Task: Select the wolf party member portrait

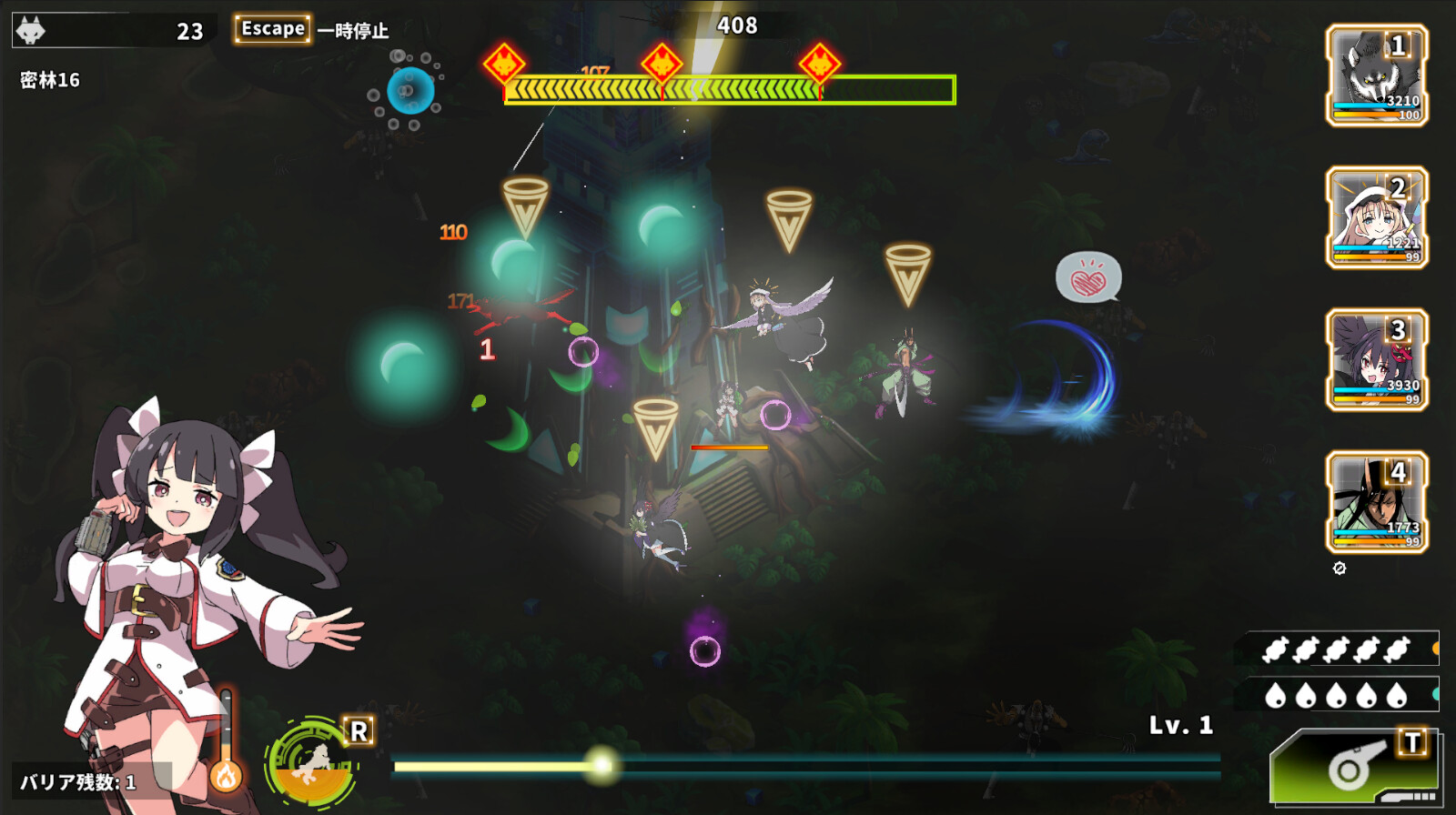Action: click(1376, 75)
